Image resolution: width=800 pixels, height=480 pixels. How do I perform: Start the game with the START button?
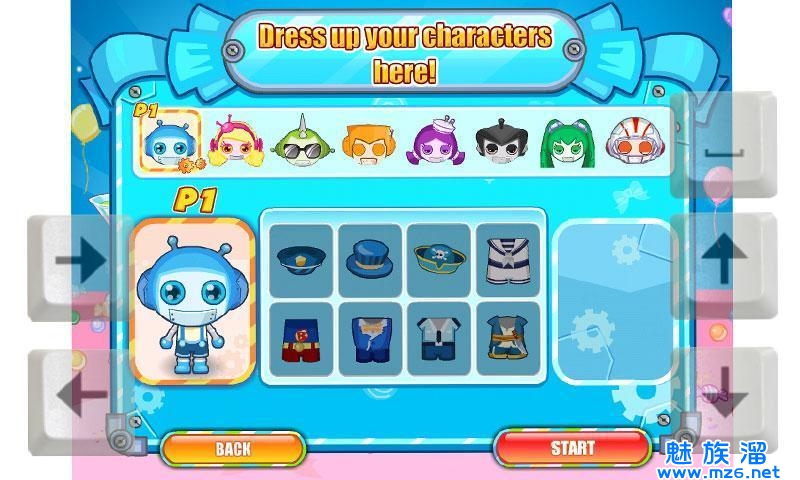tap(572, 448)
